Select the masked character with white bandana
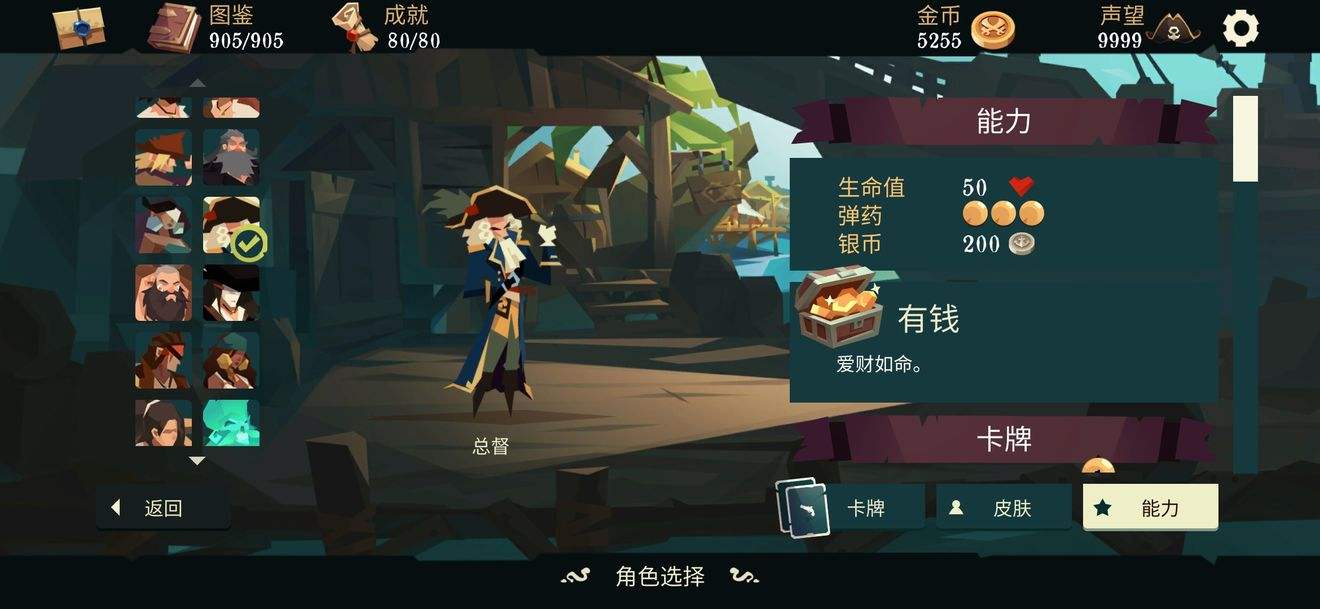Screen dimensions: 1320x609 point(163,225)
